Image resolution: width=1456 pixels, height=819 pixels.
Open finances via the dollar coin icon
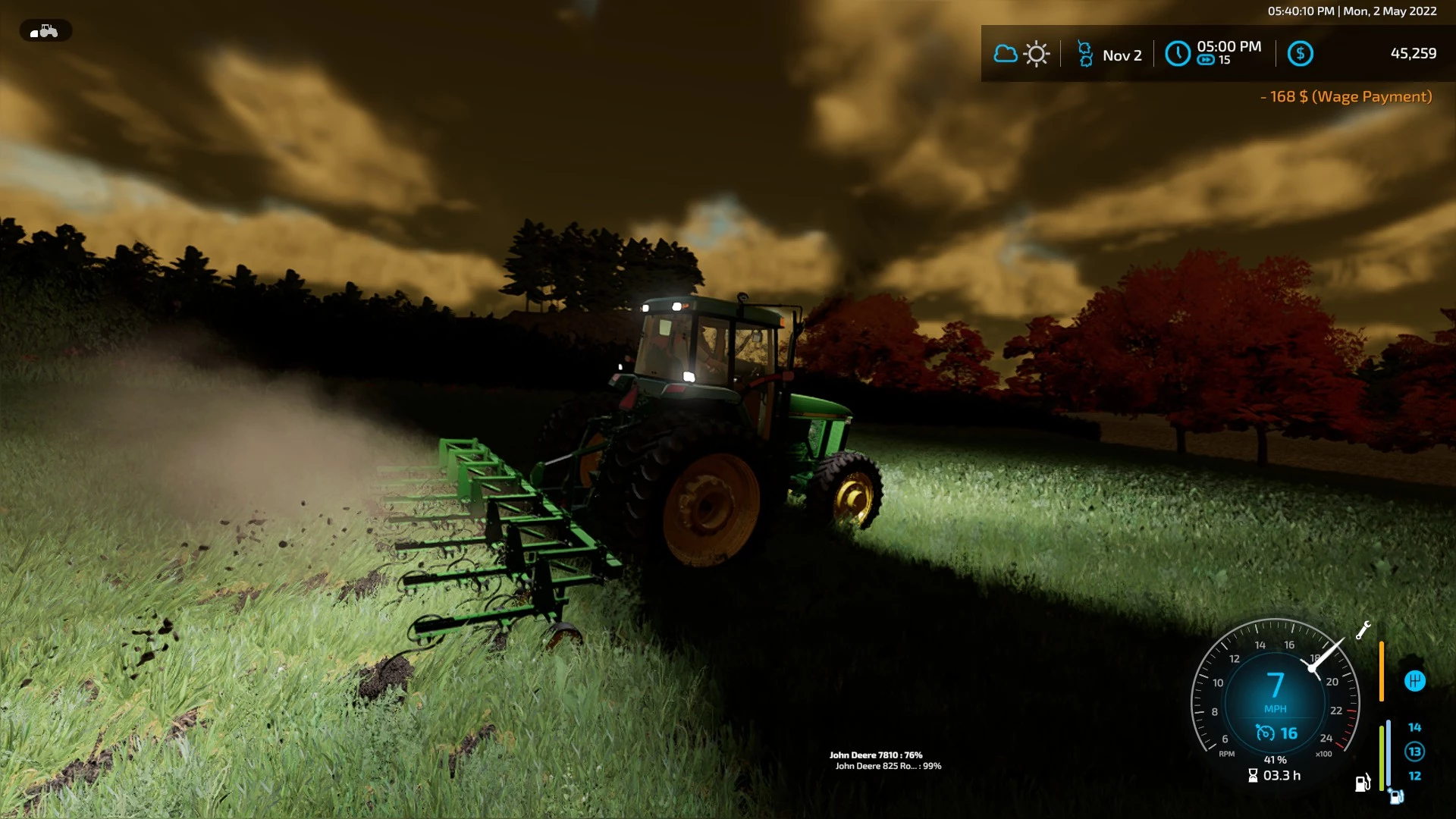(1300, 54)
